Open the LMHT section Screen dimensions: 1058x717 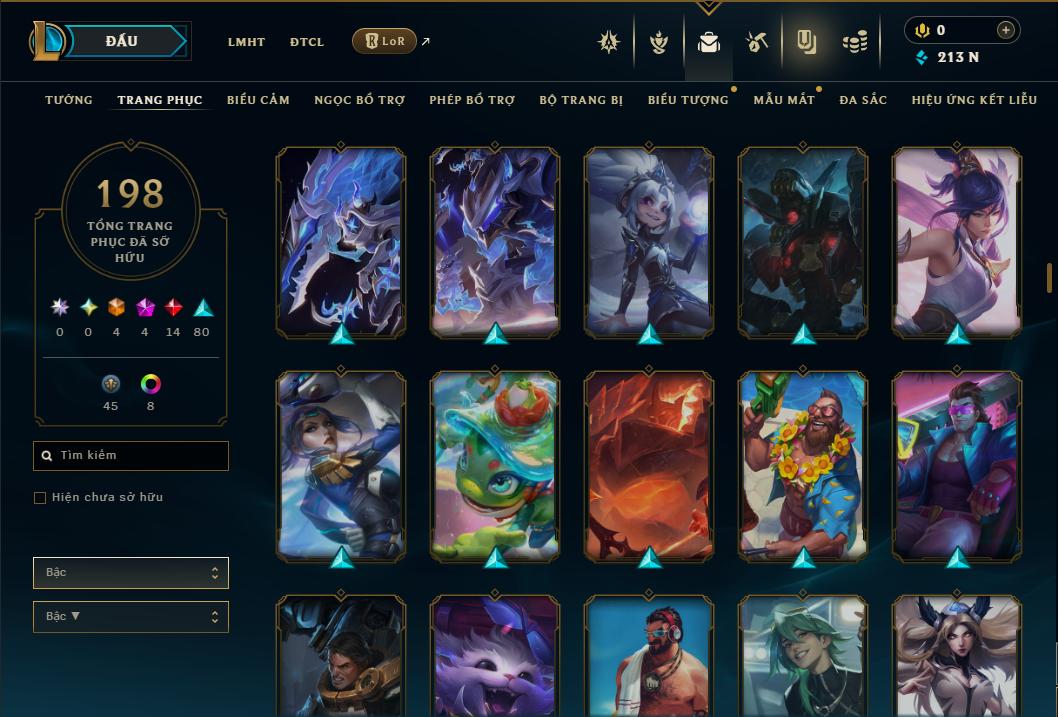click(x=246, y=42)
